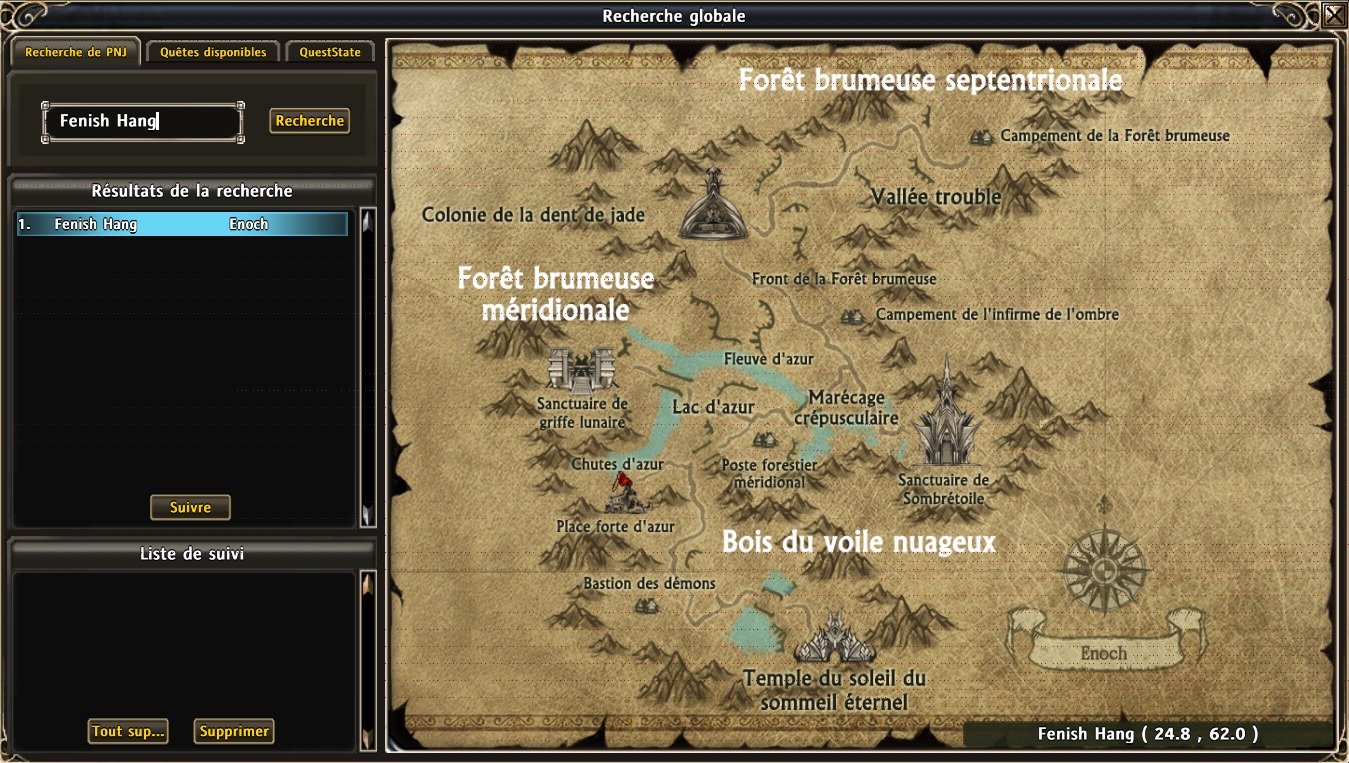
Task: Select the Bastion des démons camp icon
Action: 646,605
